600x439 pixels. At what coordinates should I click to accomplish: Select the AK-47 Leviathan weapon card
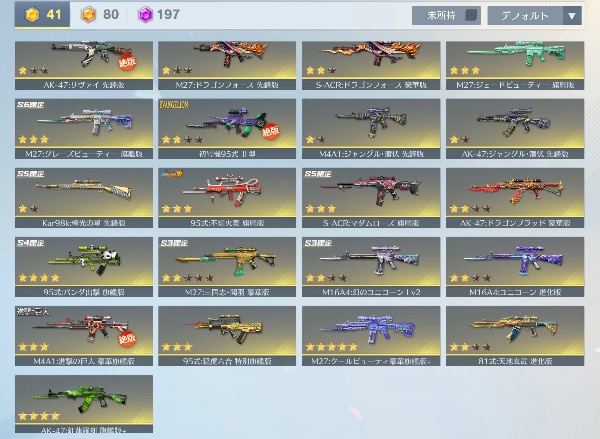click(84, 59)
